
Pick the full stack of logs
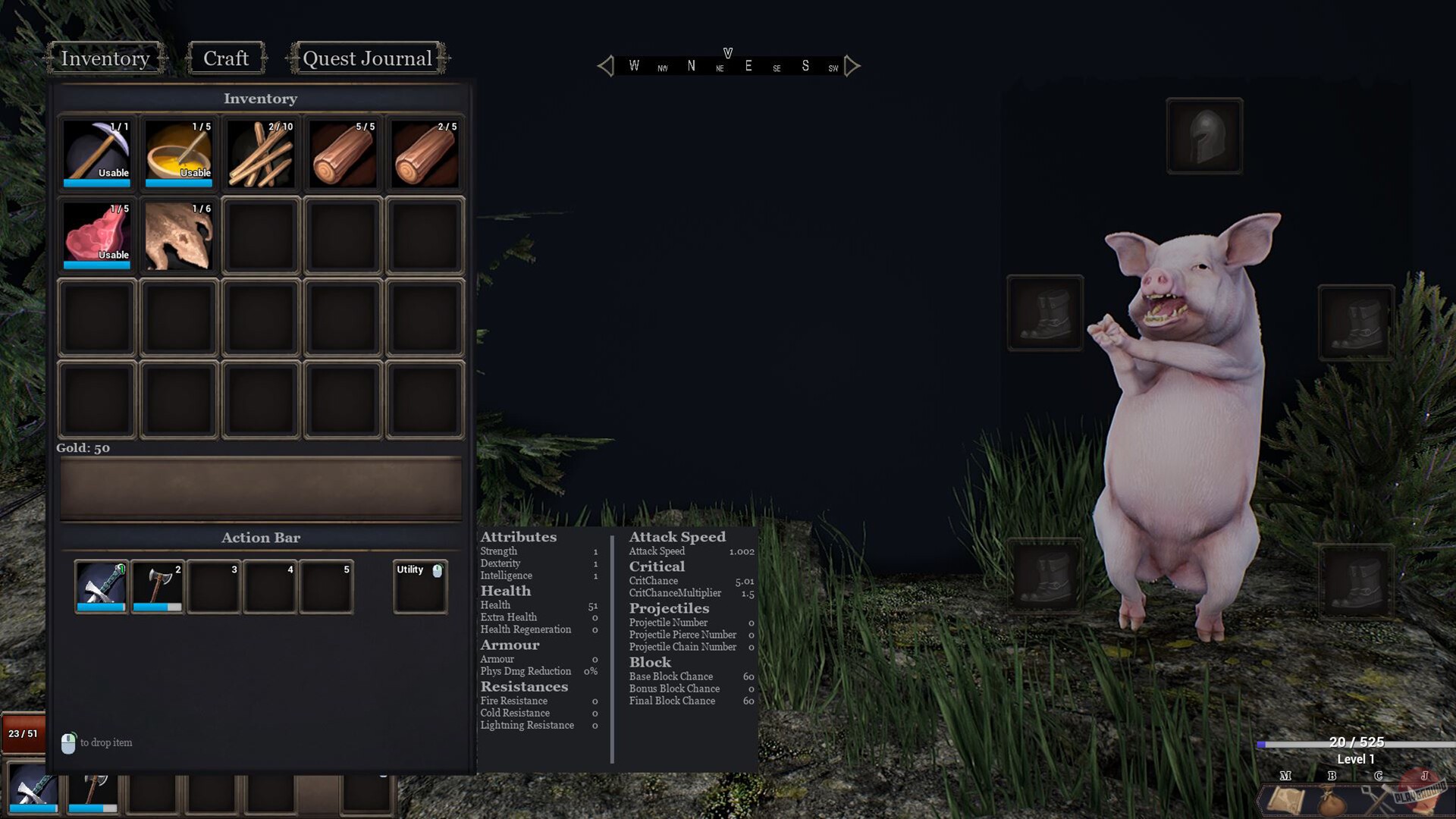click(342, 153)
